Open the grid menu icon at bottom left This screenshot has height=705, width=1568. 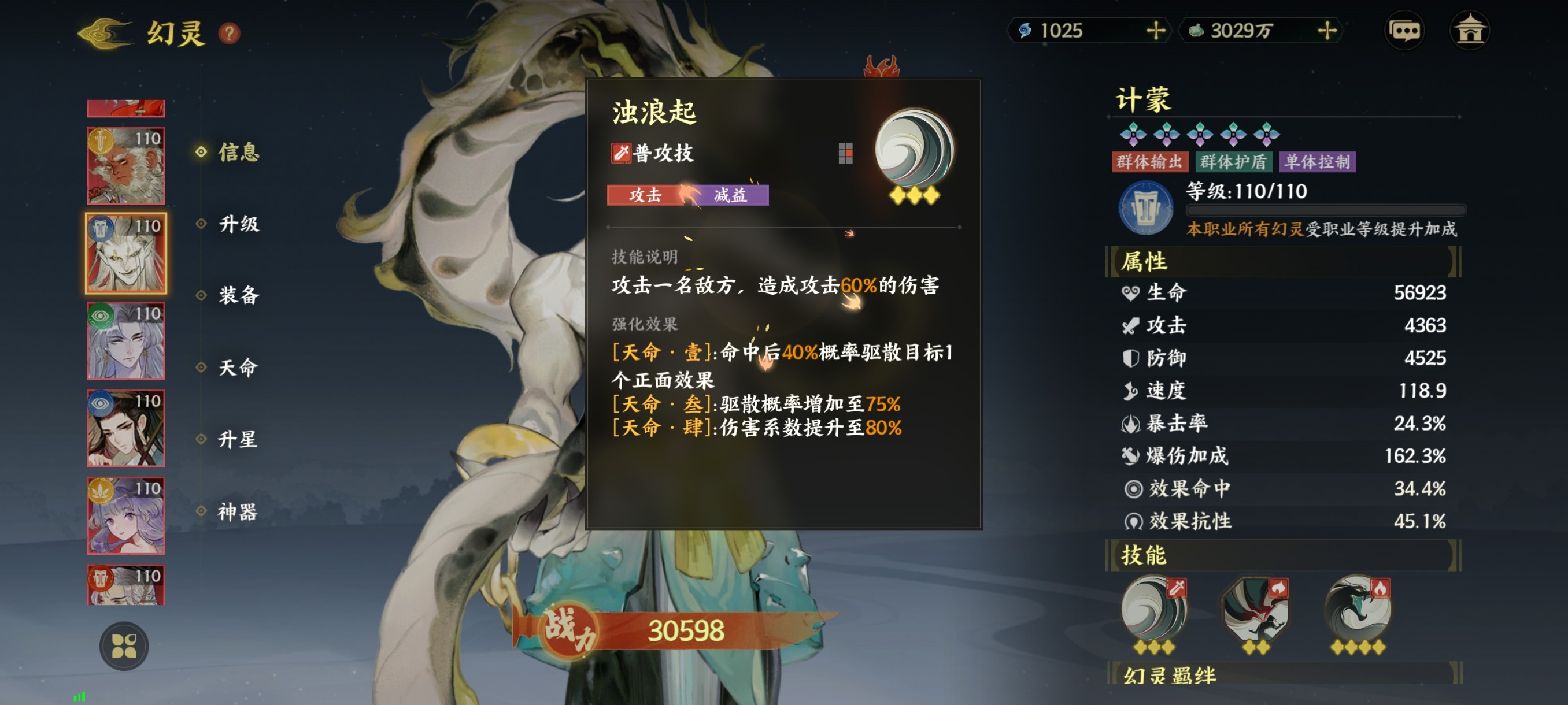point(125,646)
